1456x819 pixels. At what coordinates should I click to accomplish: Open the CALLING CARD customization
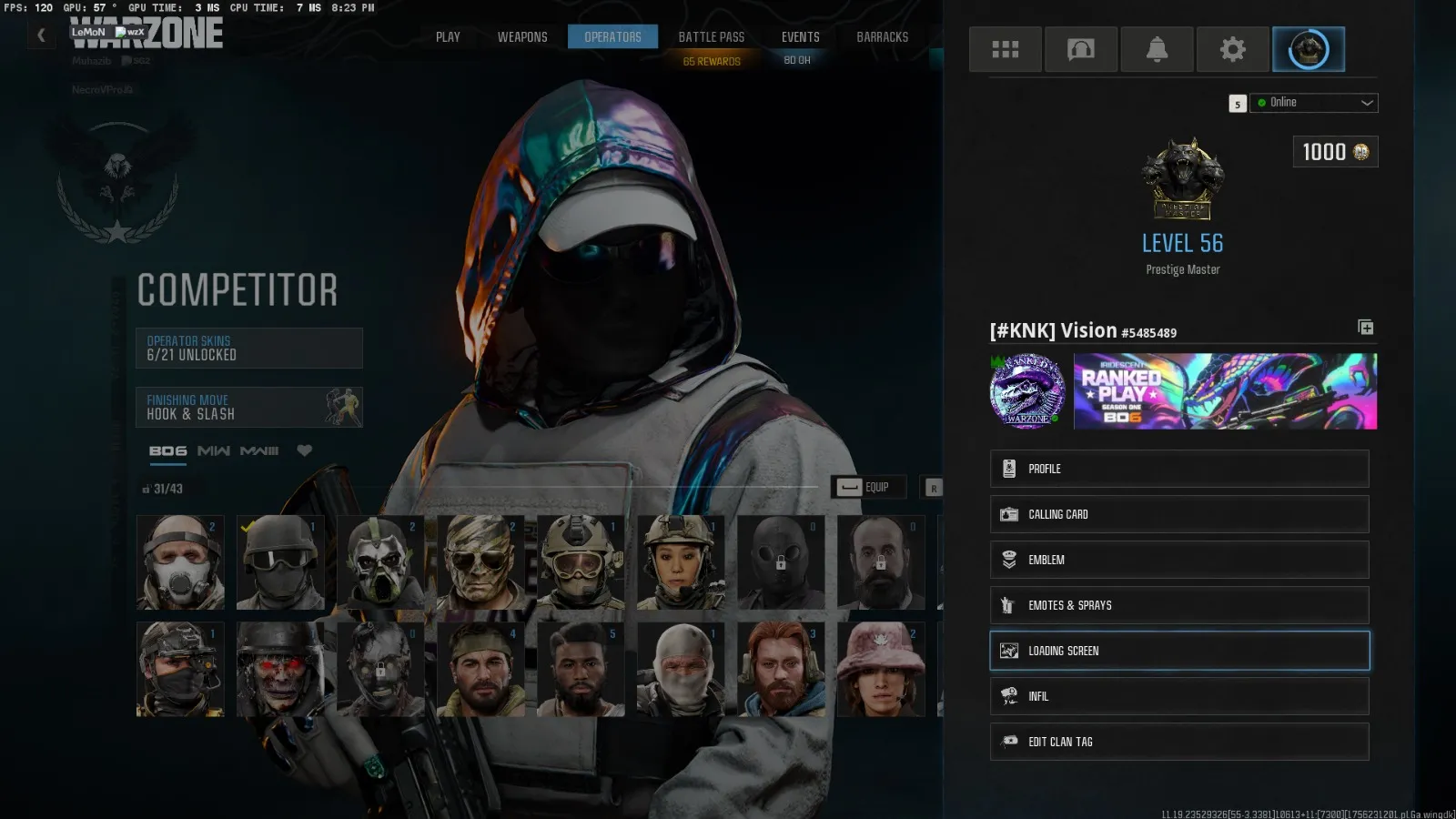coord(1178,514)
